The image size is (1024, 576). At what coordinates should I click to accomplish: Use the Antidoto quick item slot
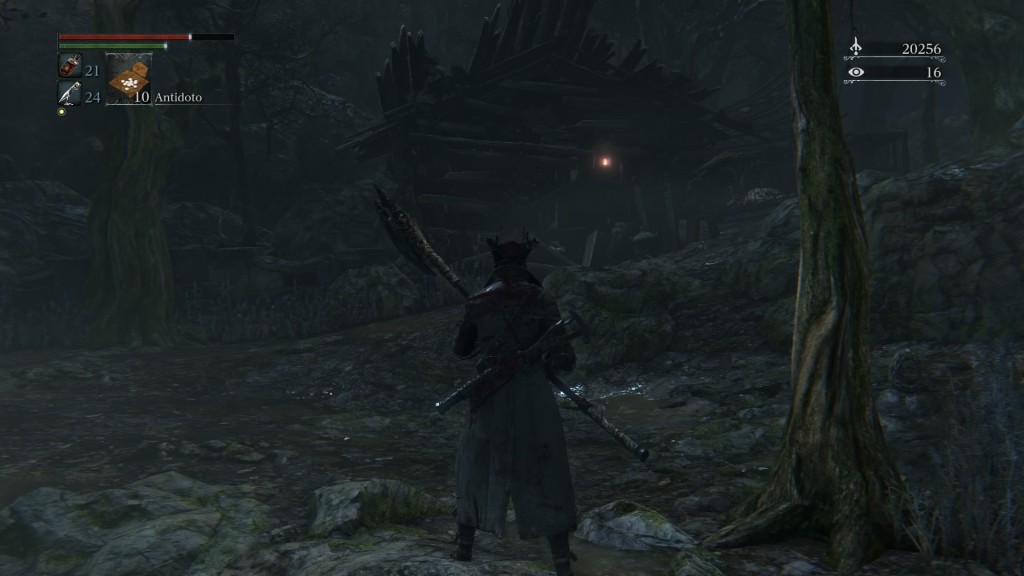(x=128, y=79)
